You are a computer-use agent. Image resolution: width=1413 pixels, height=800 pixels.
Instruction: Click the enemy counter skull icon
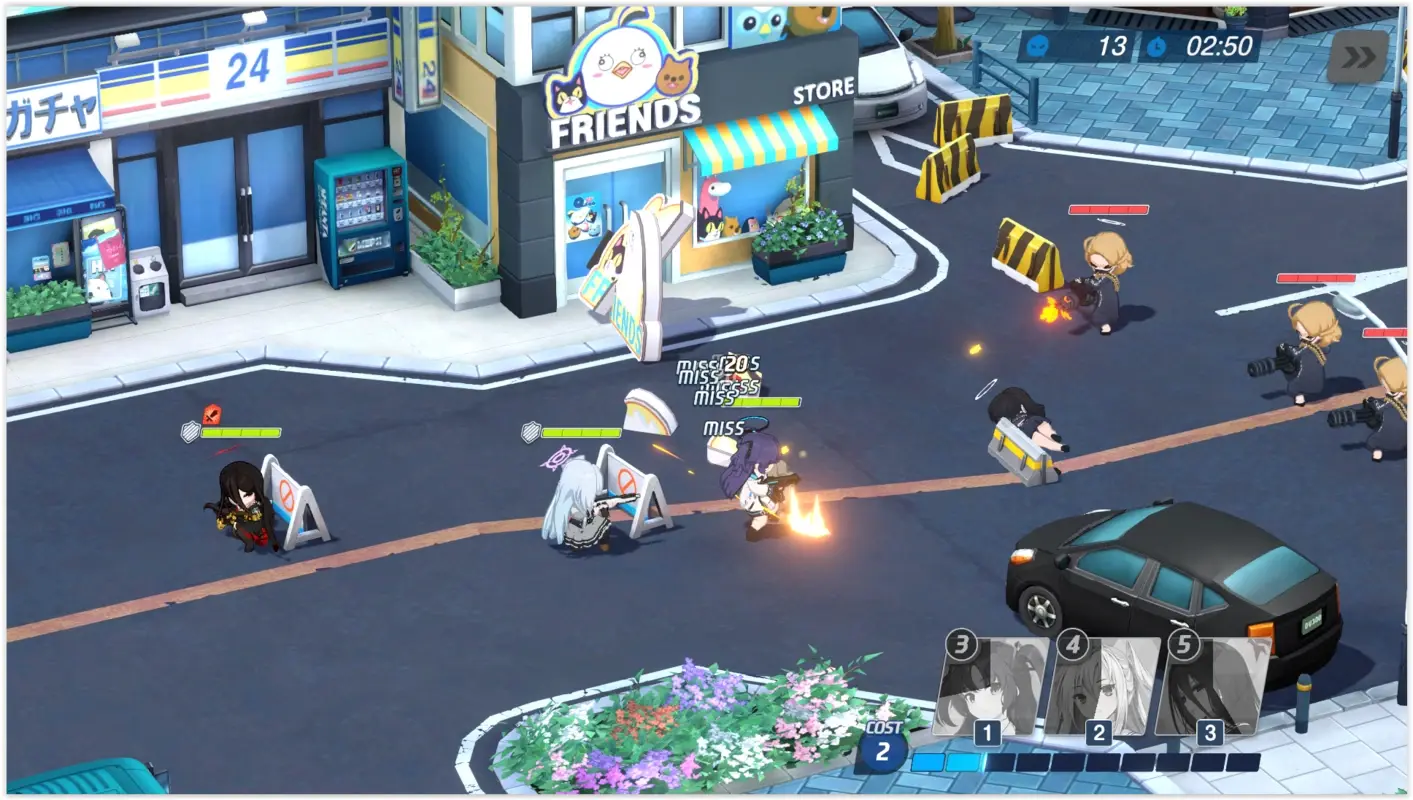point(1038,46)
